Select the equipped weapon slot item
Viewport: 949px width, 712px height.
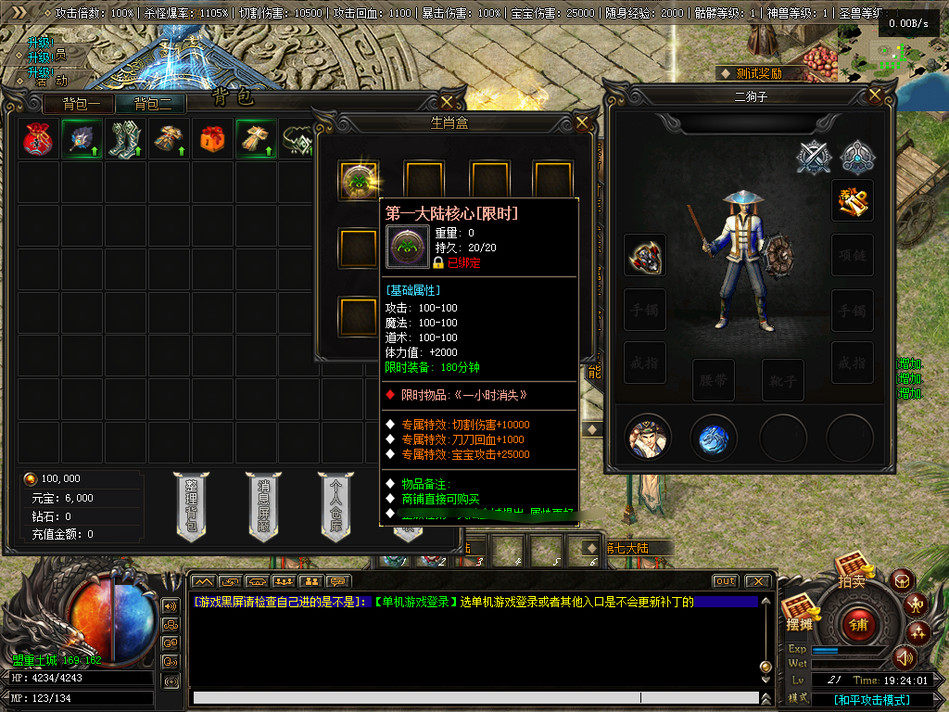645,257
